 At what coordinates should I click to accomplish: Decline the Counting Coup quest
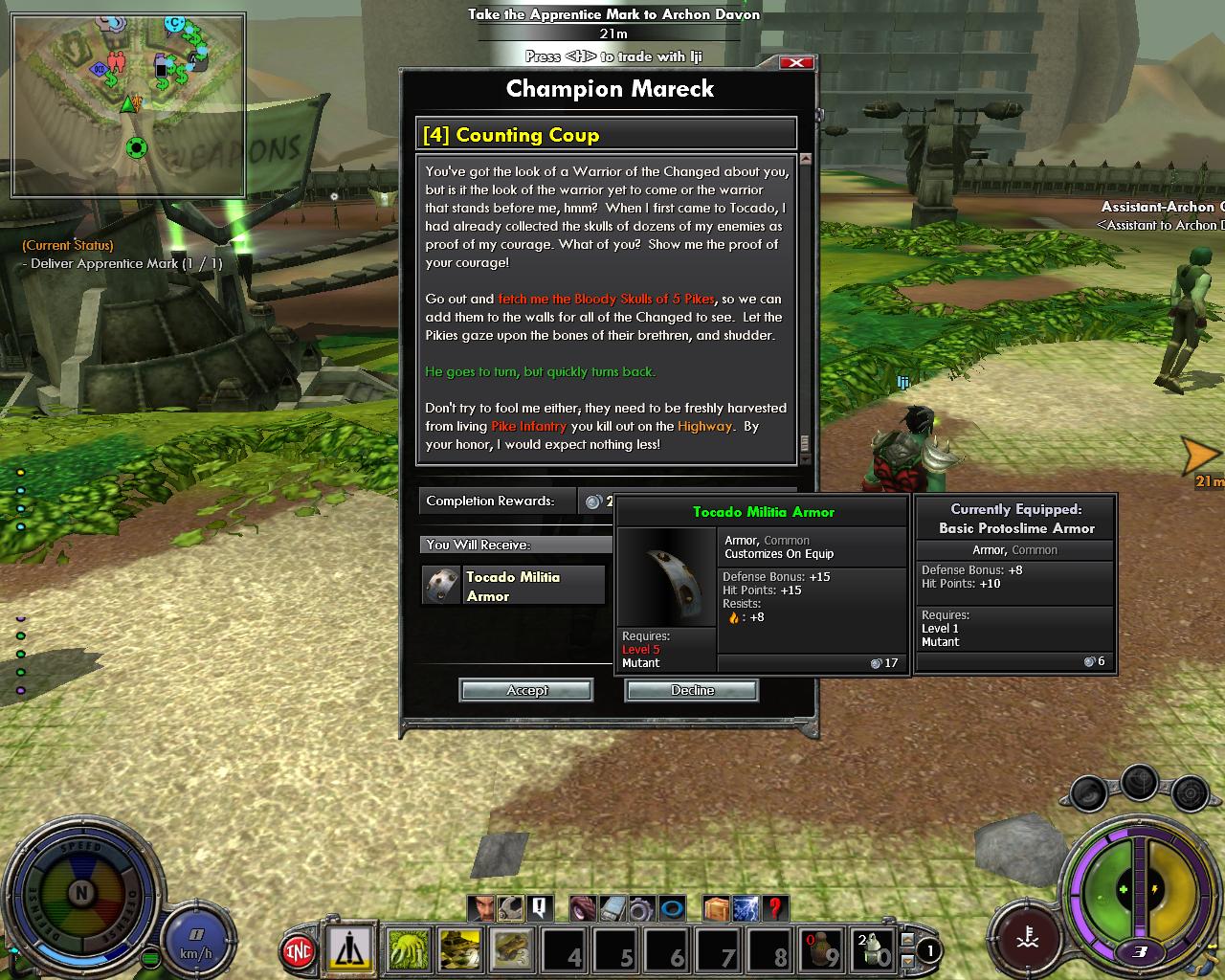tap(692, 690)
